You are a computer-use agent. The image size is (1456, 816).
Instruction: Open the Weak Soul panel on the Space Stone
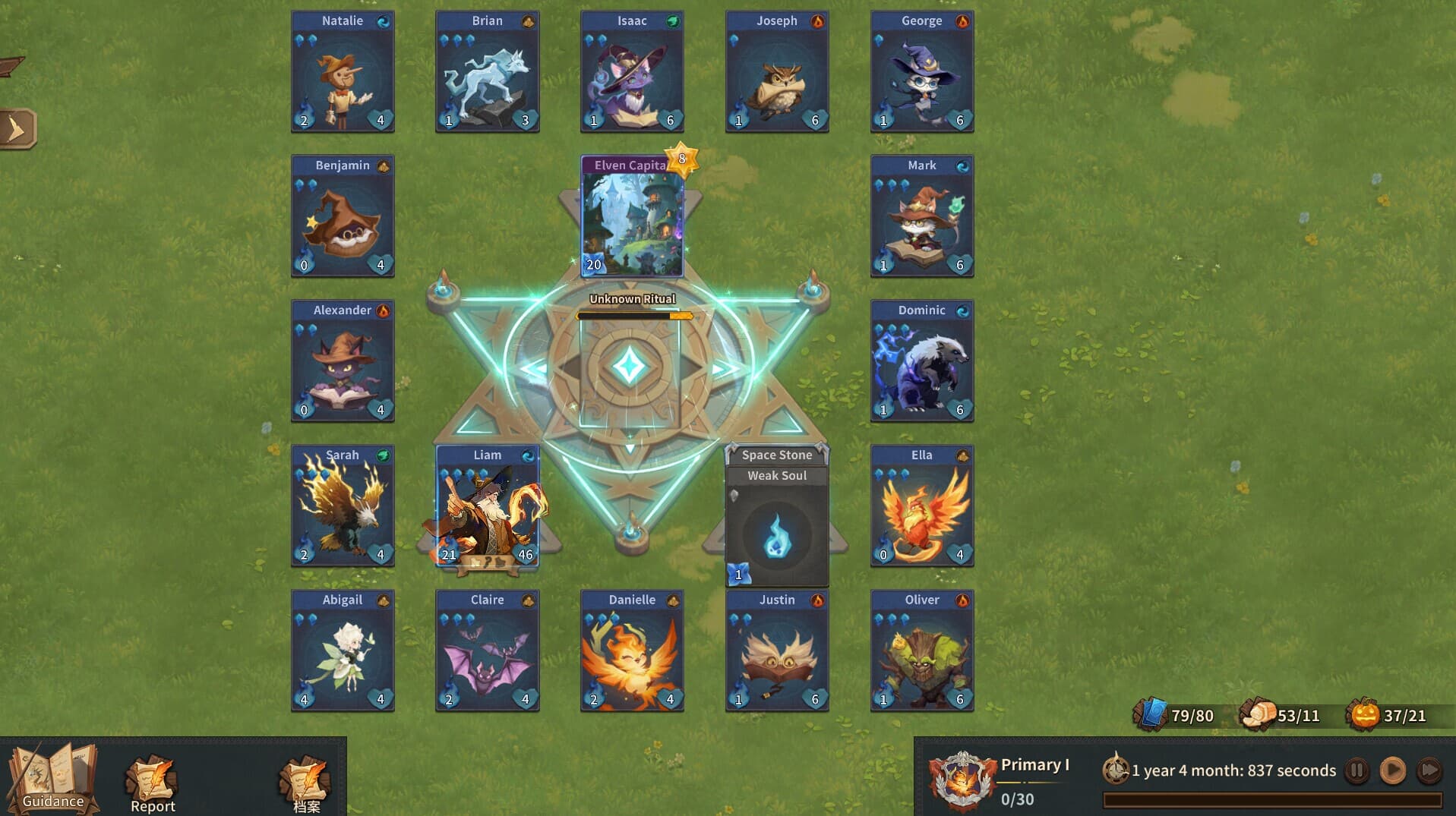point(776,475)
